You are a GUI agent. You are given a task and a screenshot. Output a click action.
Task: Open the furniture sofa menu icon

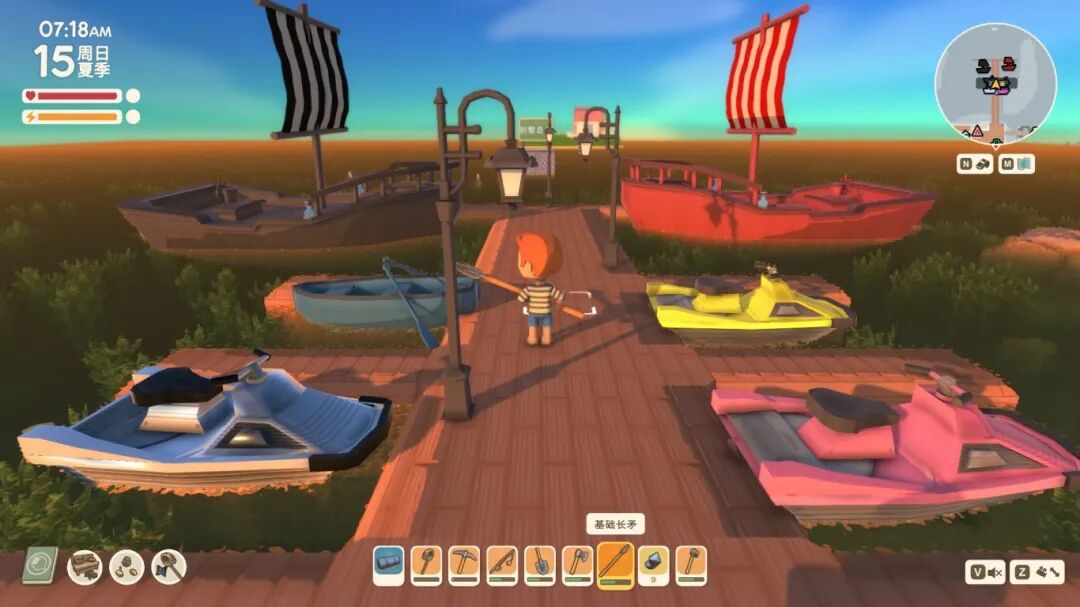click(84, 567)
